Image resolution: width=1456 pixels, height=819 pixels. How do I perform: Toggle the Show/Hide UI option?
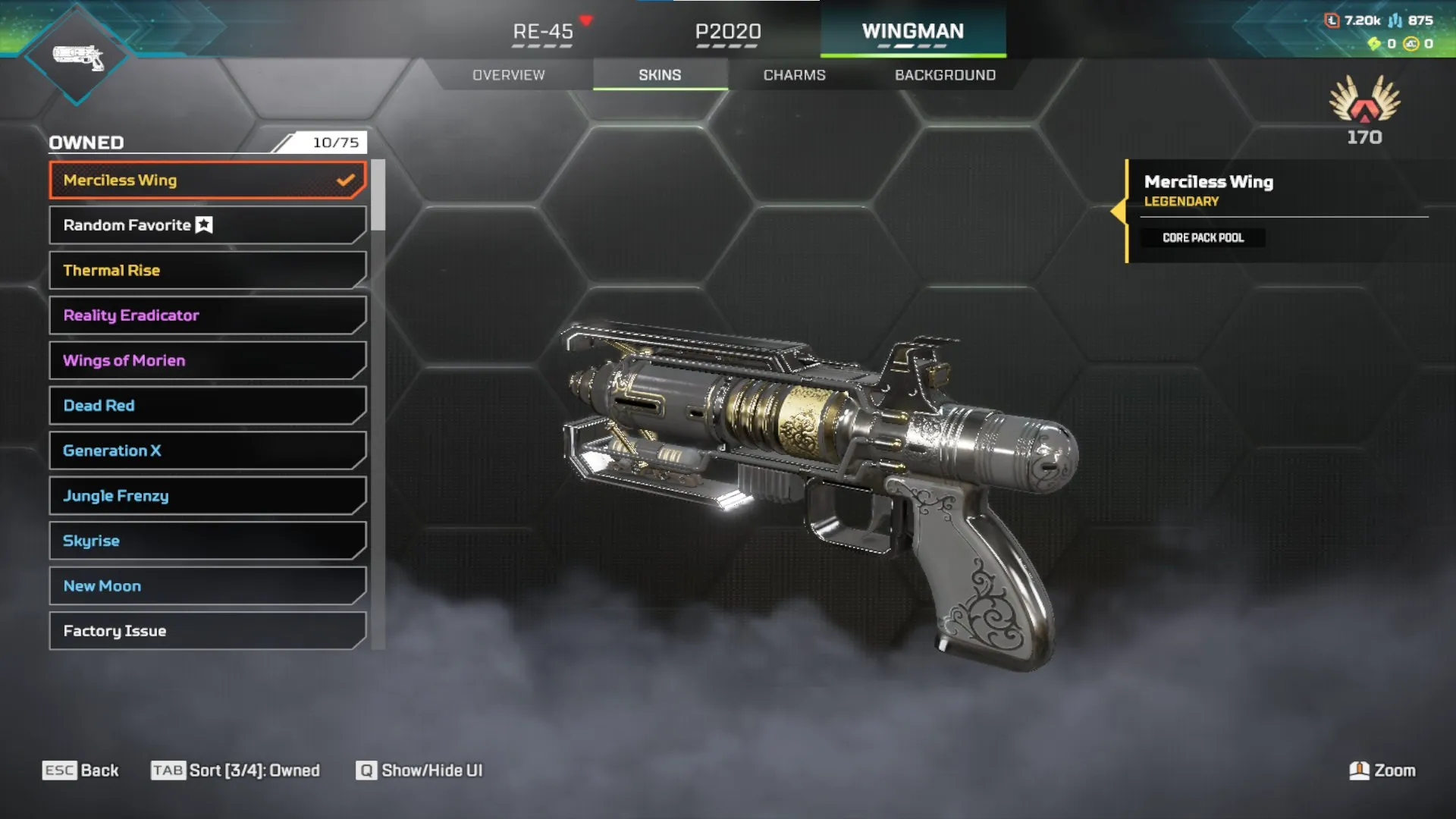tap(419, 770)
